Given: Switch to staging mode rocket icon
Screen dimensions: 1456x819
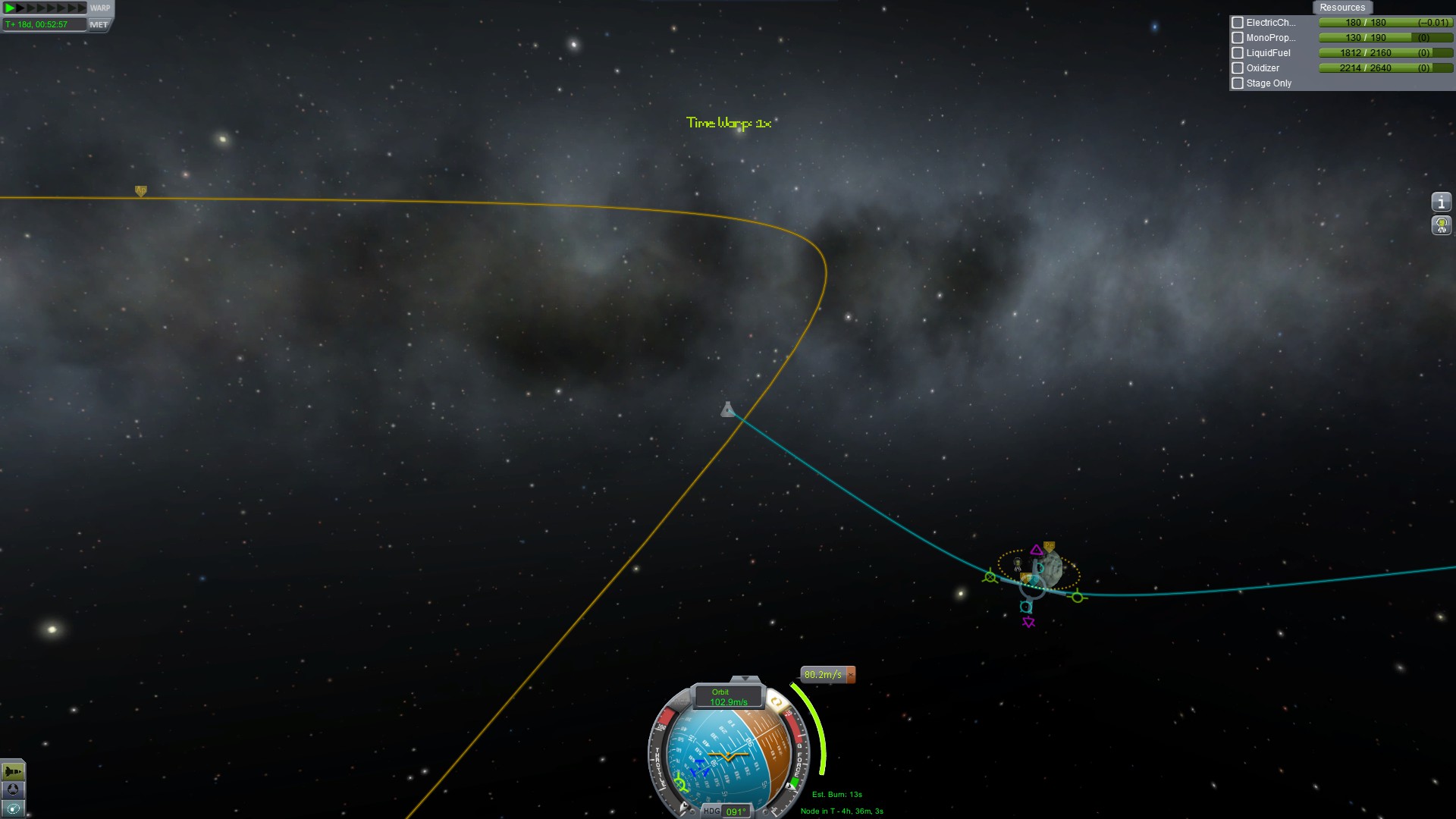Looking at the screenshot, I should tap(13, 772).
